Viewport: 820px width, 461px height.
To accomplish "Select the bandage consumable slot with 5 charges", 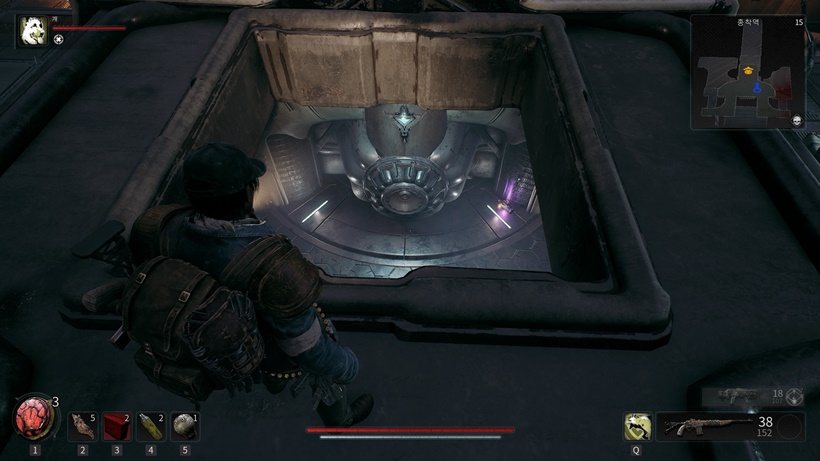I will (x=82, y=427).
